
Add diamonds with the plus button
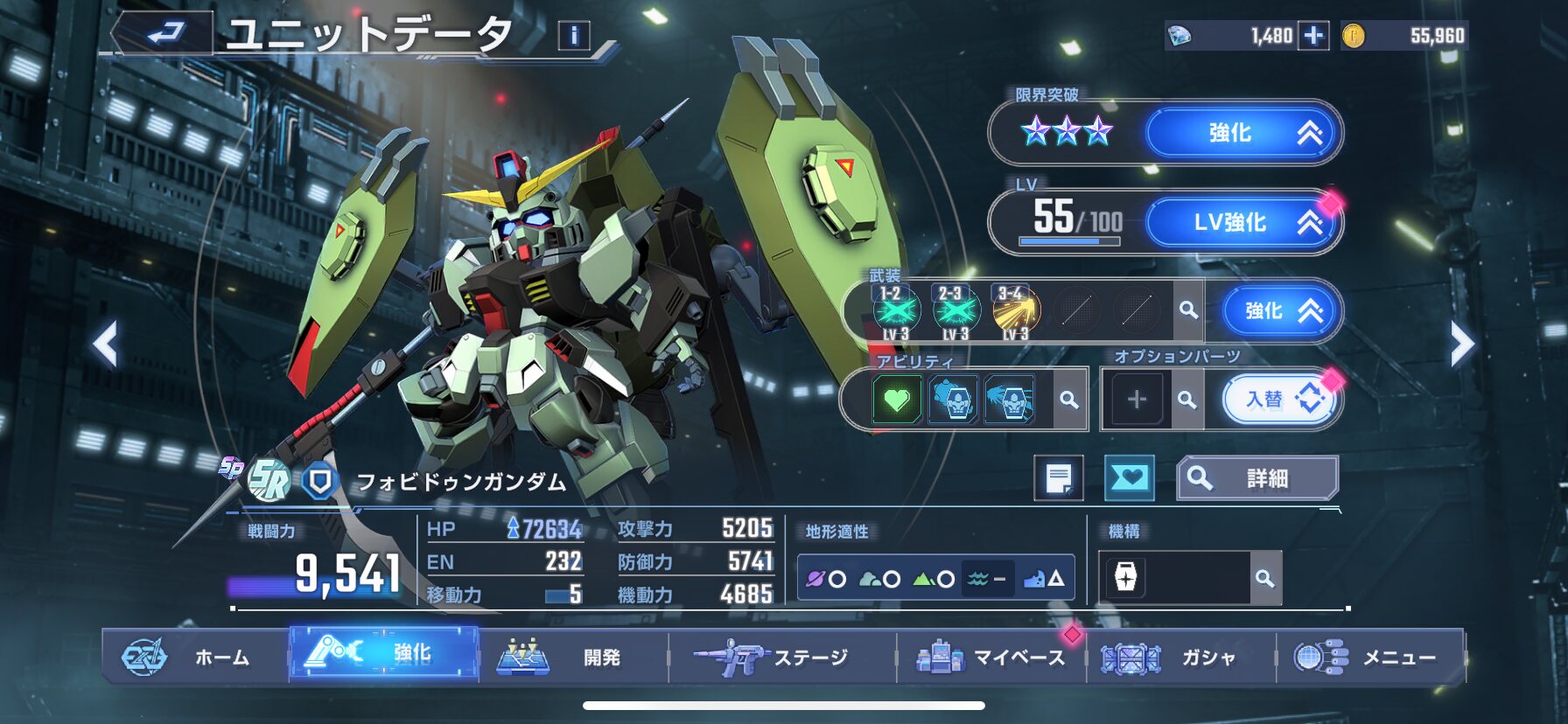1312,36
